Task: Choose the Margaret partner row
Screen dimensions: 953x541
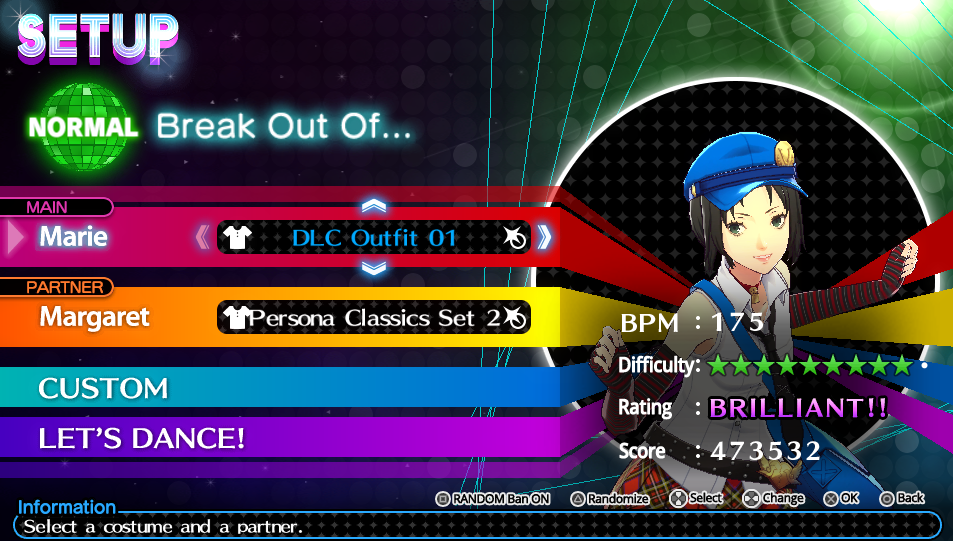Action: coord(95,318)
